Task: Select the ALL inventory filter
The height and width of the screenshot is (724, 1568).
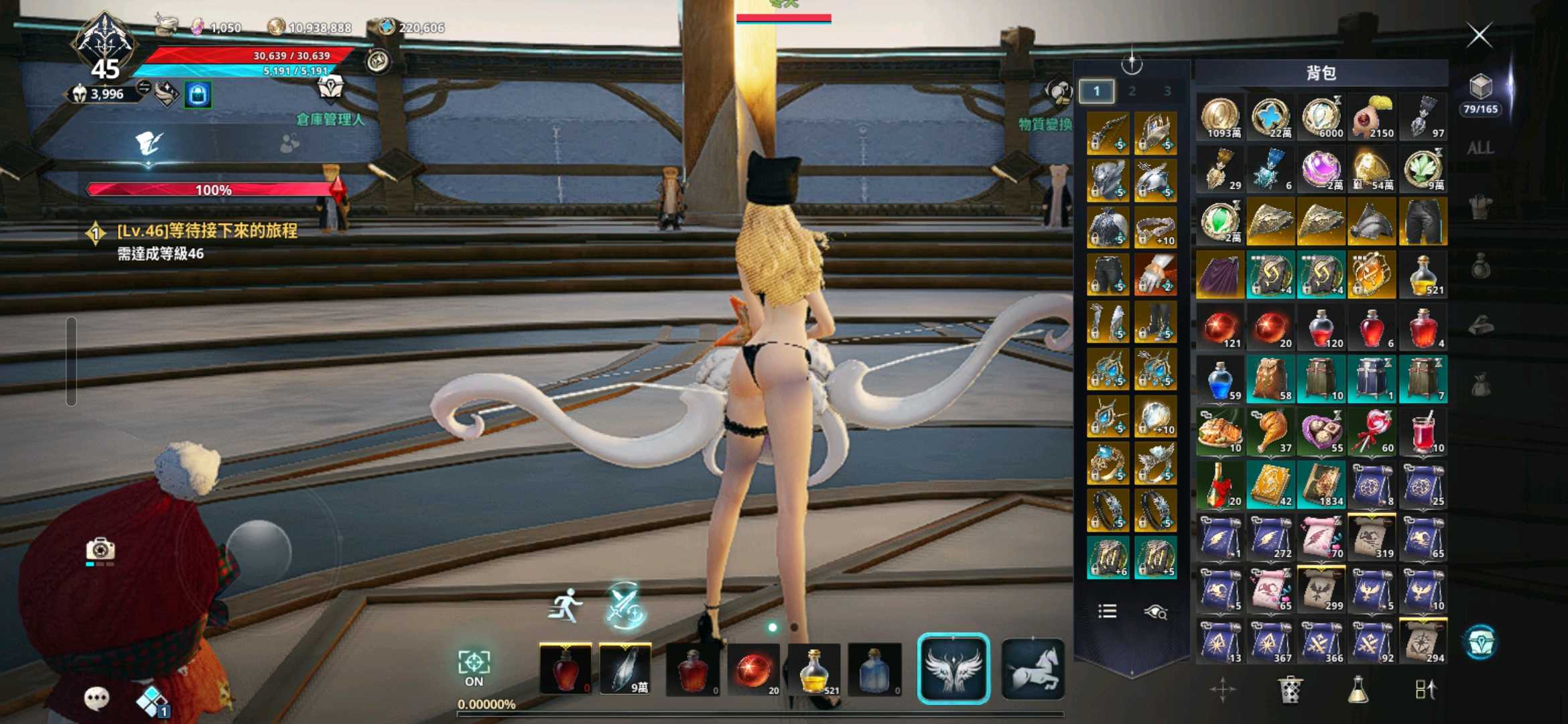Action: pyautogui.click(x=1480, y=148)
